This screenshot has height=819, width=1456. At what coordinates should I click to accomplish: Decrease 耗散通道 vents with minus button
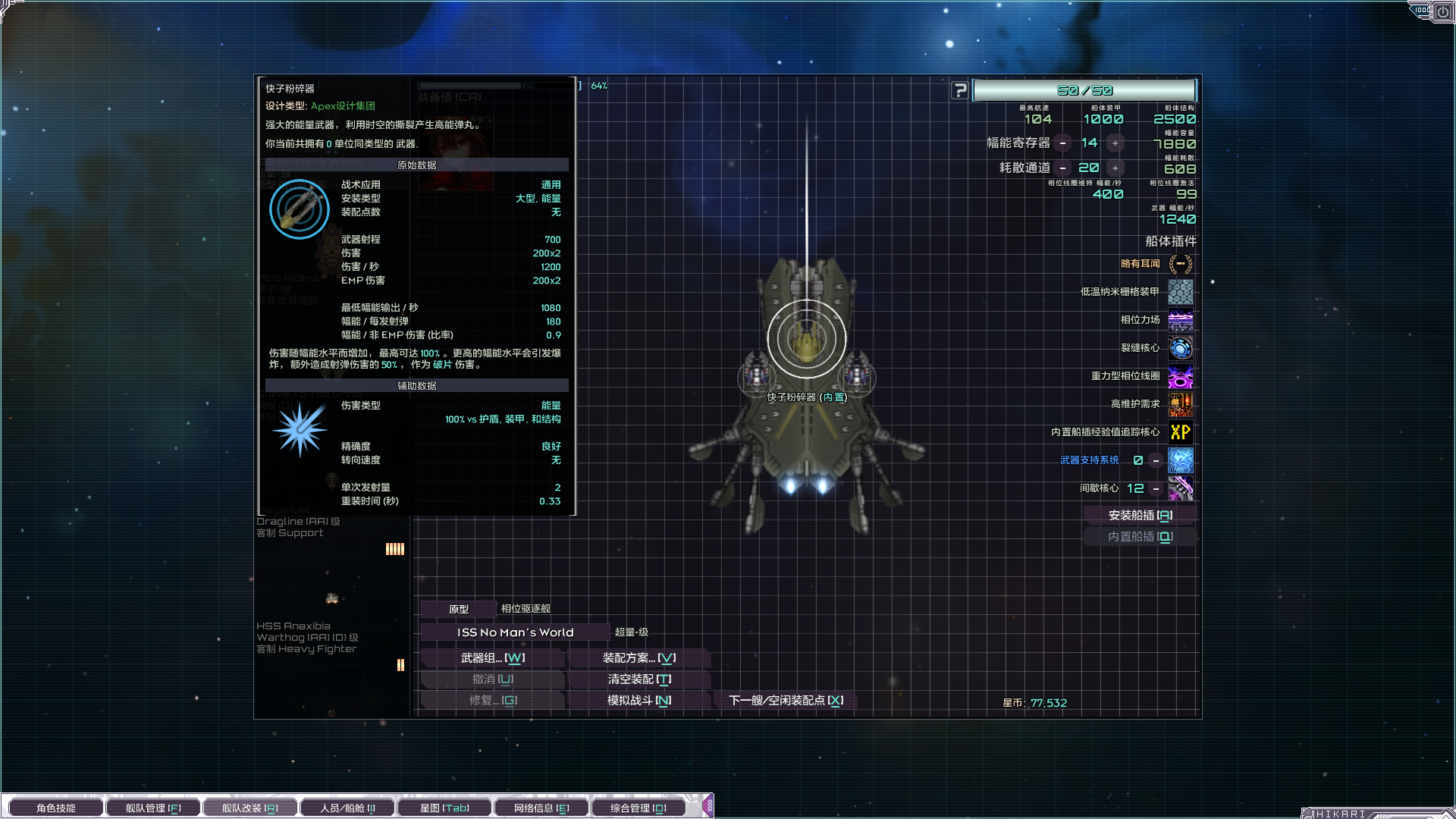click(x=1063, y=168)
